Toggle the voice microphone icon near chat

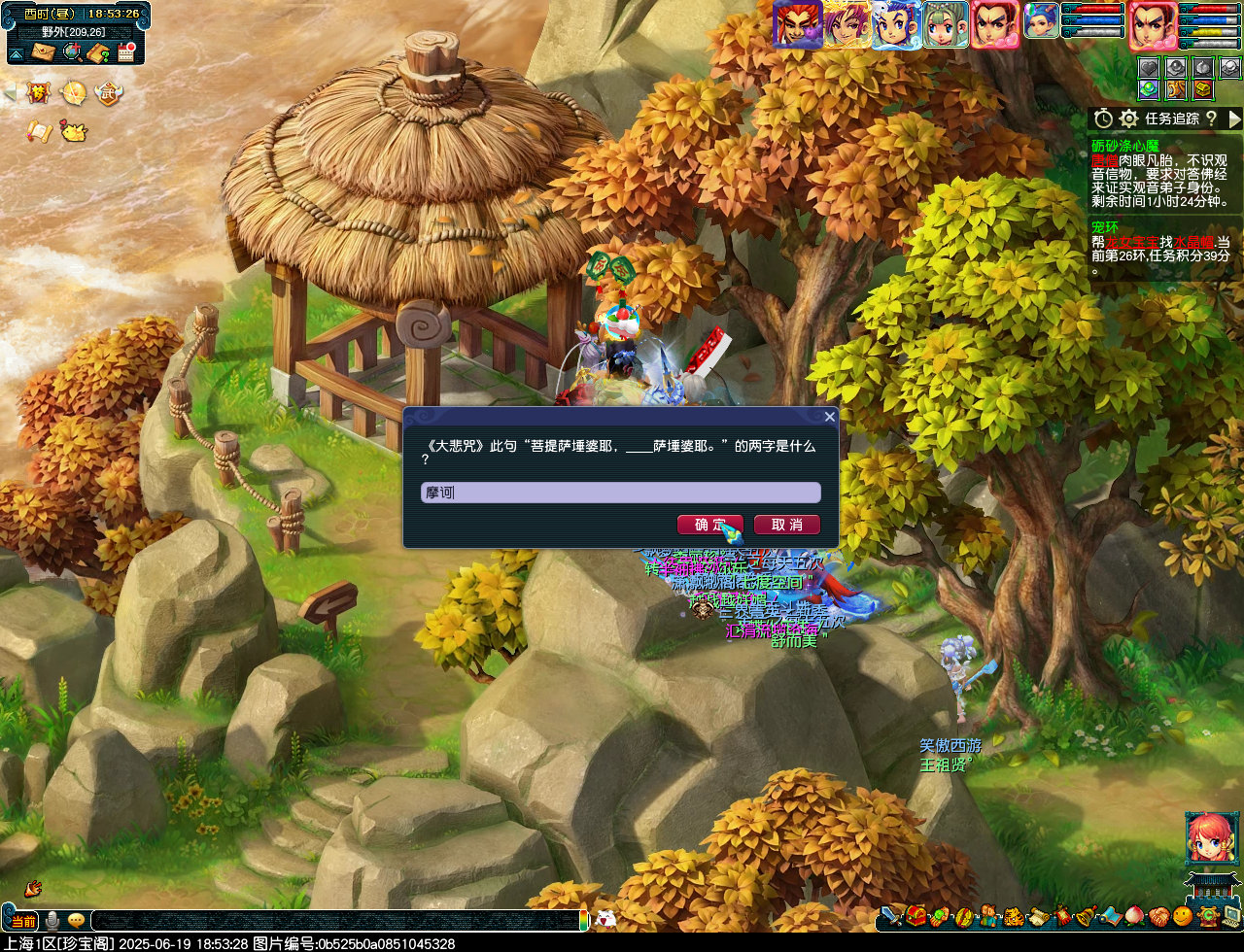click(x=52, y=921)
